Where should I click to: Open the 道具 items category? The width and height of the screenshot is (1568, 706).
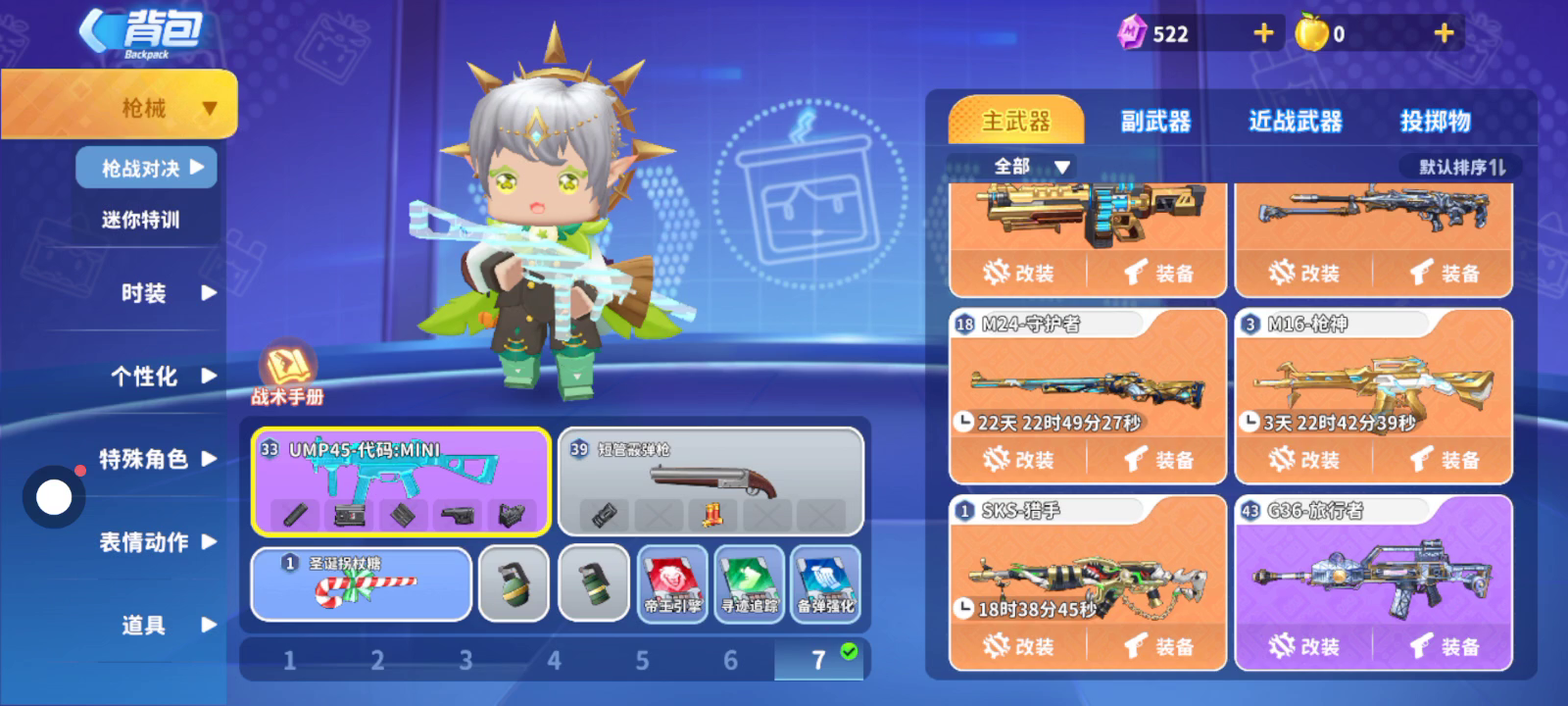(157, 625)
